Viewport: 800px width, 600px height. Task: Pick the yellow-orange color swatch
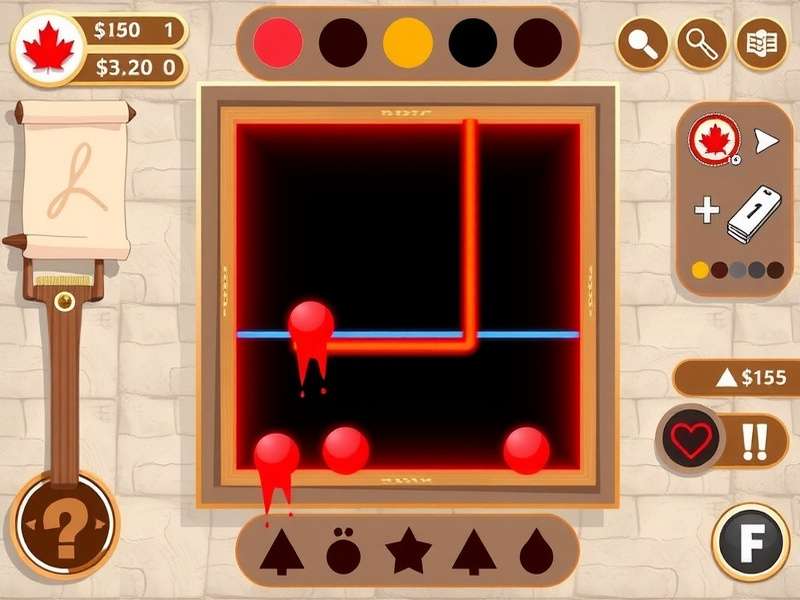[408, 42]
